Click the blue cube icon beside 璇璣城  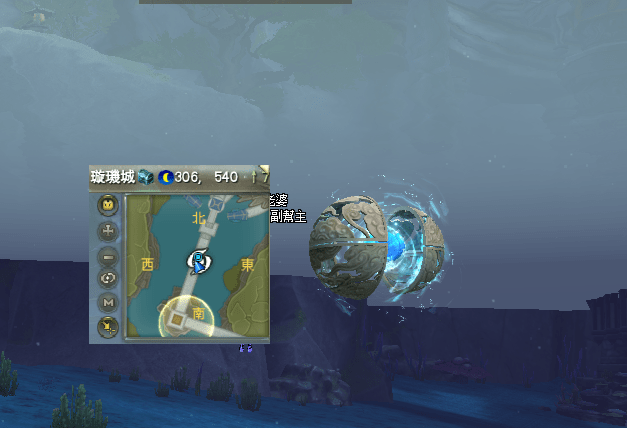click(x=146, y=177)
